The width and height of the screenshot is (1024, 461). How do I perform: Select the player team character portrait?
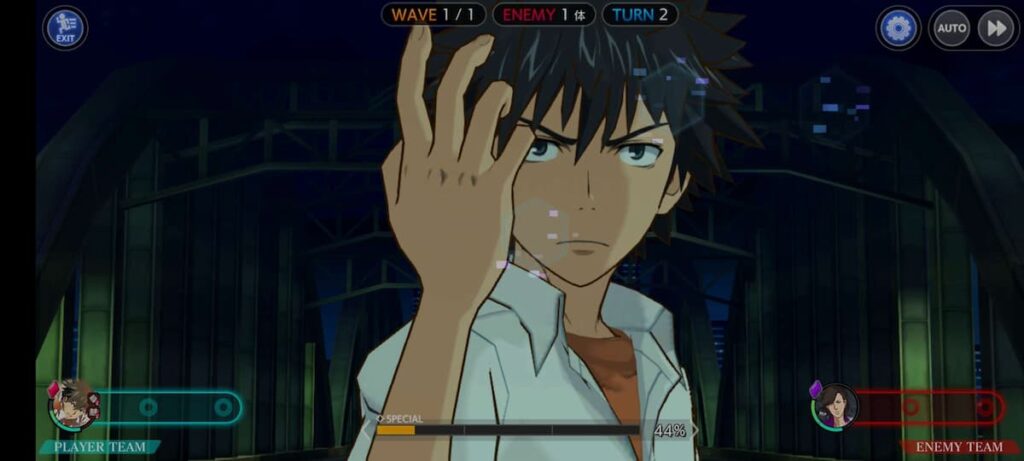point(73,405)
